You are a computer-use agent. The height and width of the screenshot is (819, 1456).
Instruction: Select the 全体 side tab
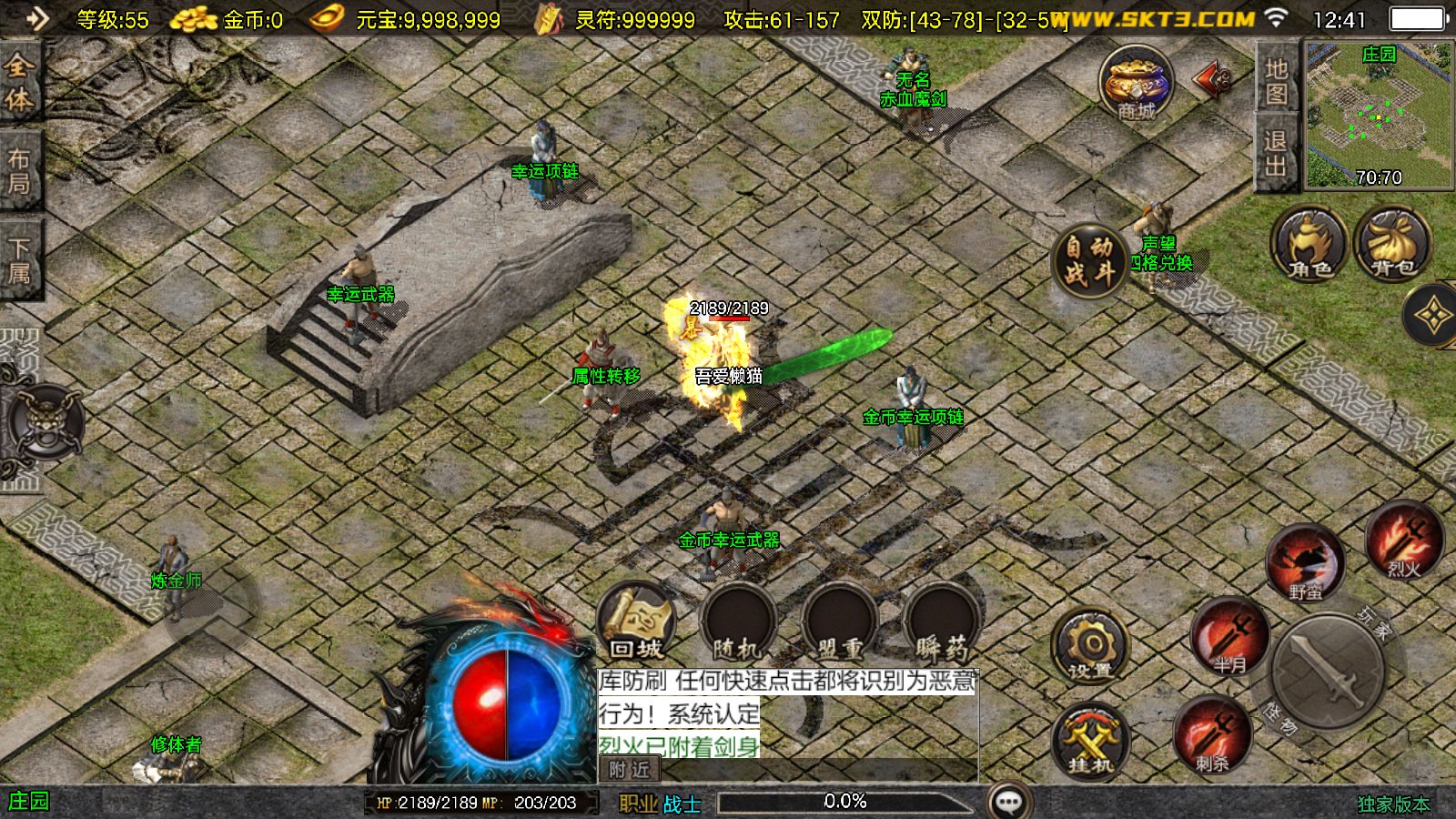20,82
